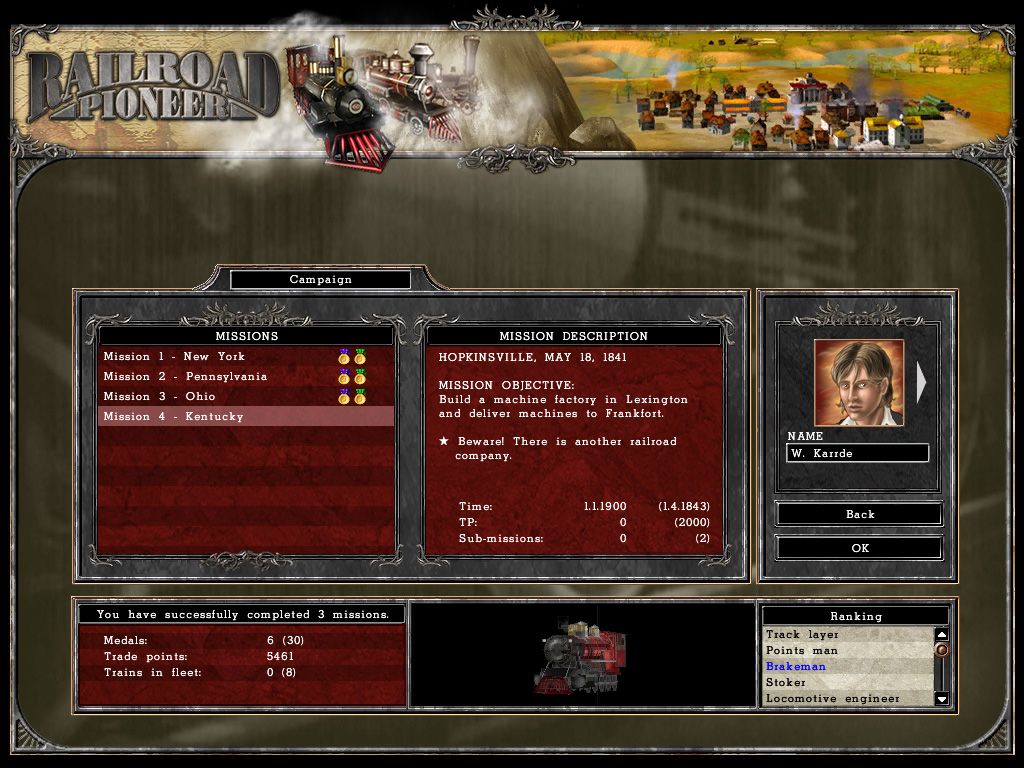Select Mission 4 - Kentucky row
The width and height of the screenshot is (1024, 768).
tap(173, 417)
